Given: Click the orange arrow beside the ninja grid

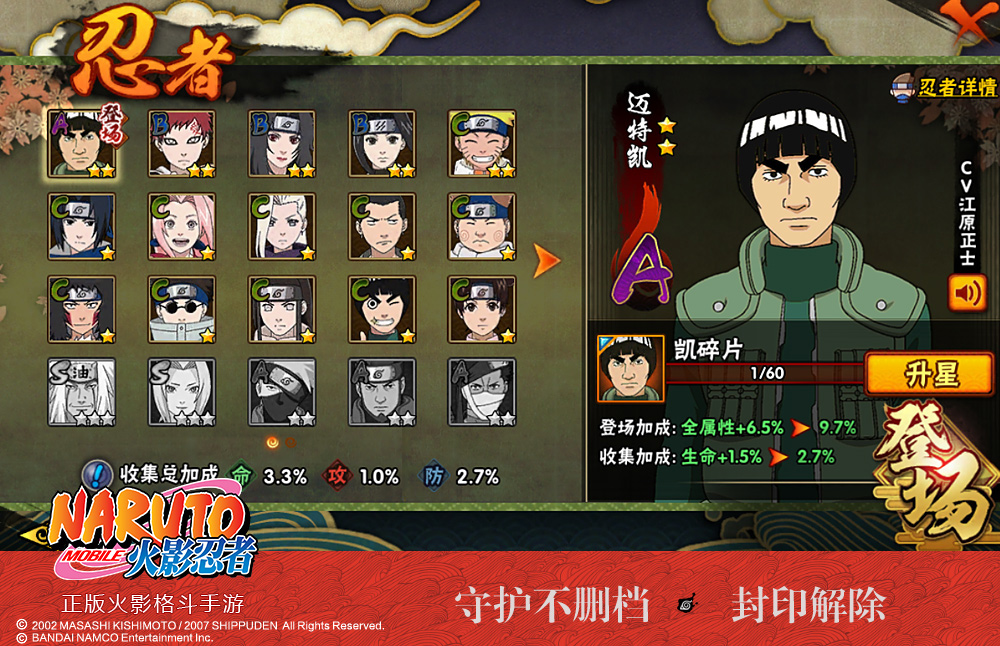Looking at the screenshot, I should click(546, 261).
